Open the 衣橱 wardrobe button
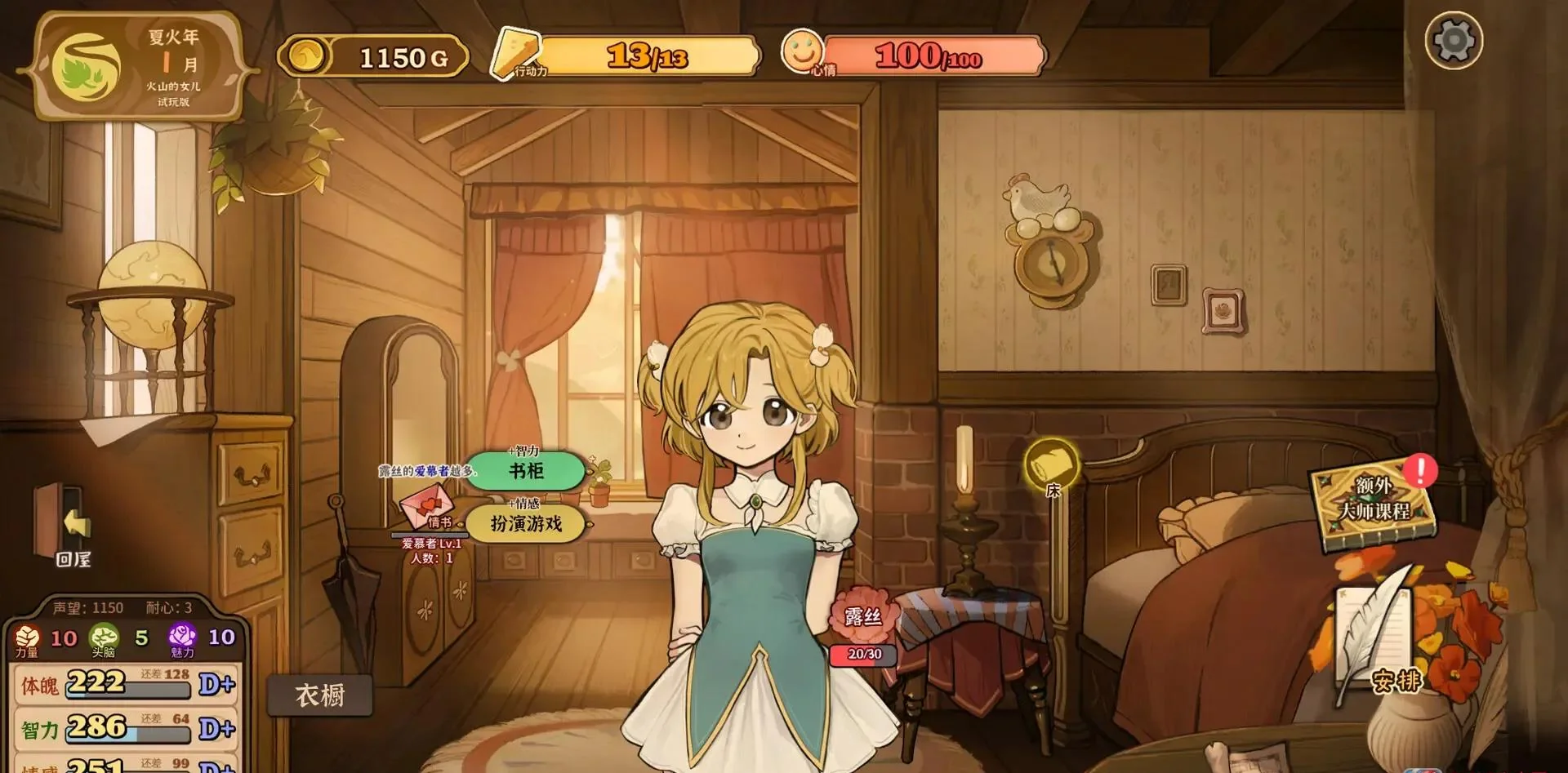1568x773 pixels. coord(319,695)
